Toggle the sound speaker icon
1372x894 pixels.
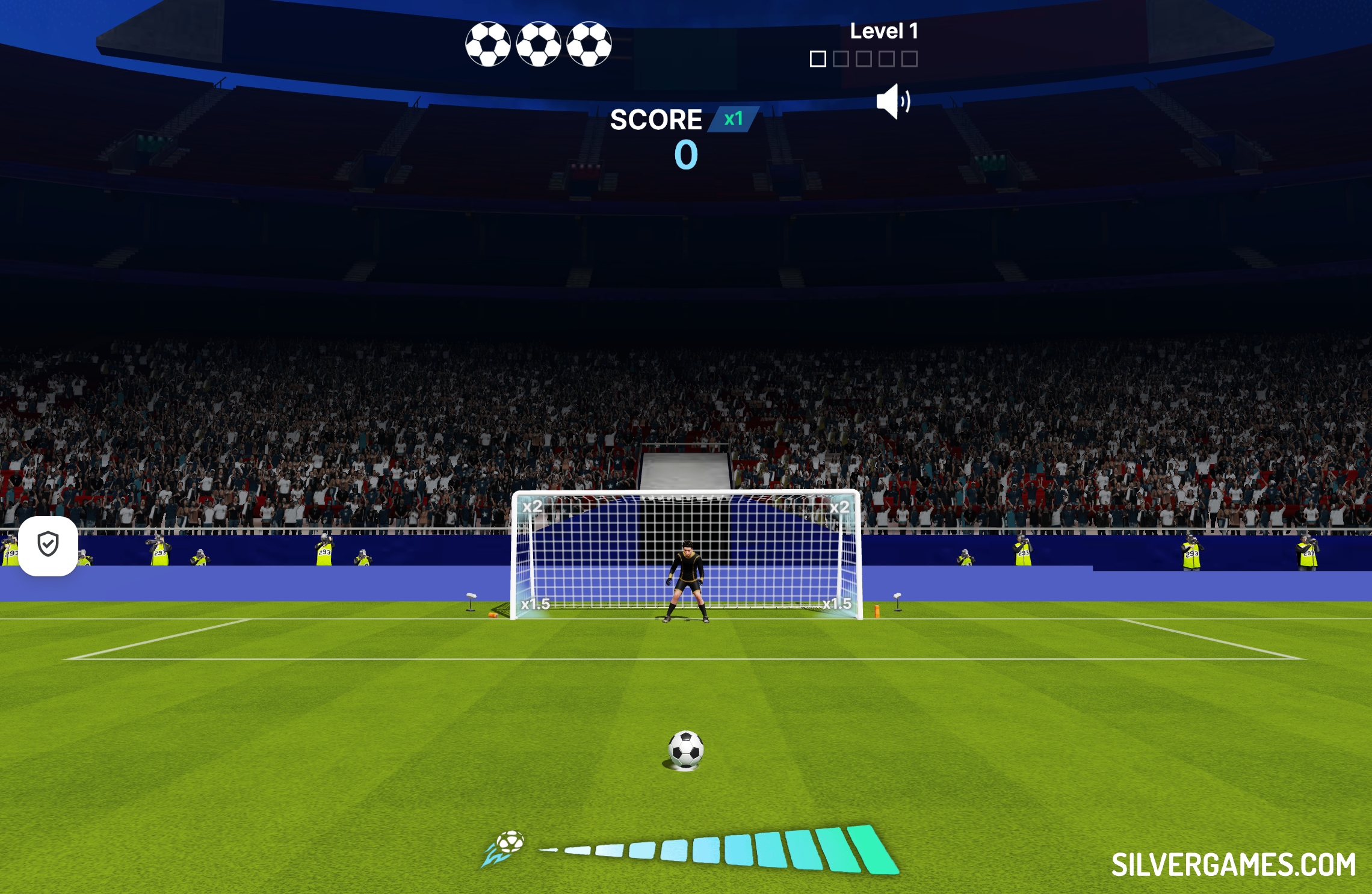coord(892,102)
